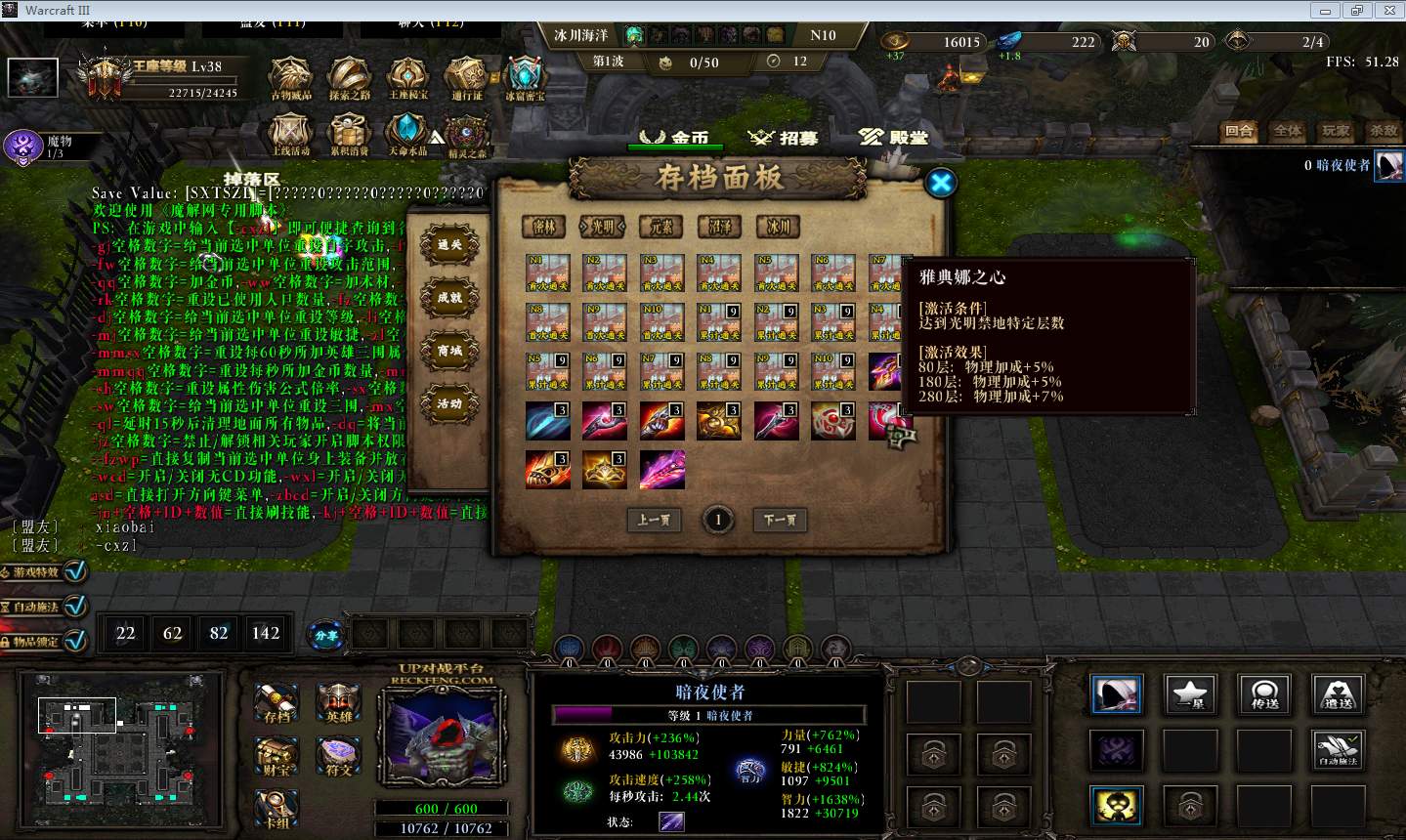Open the 成就 achievements section

click(x=449, y=298)
